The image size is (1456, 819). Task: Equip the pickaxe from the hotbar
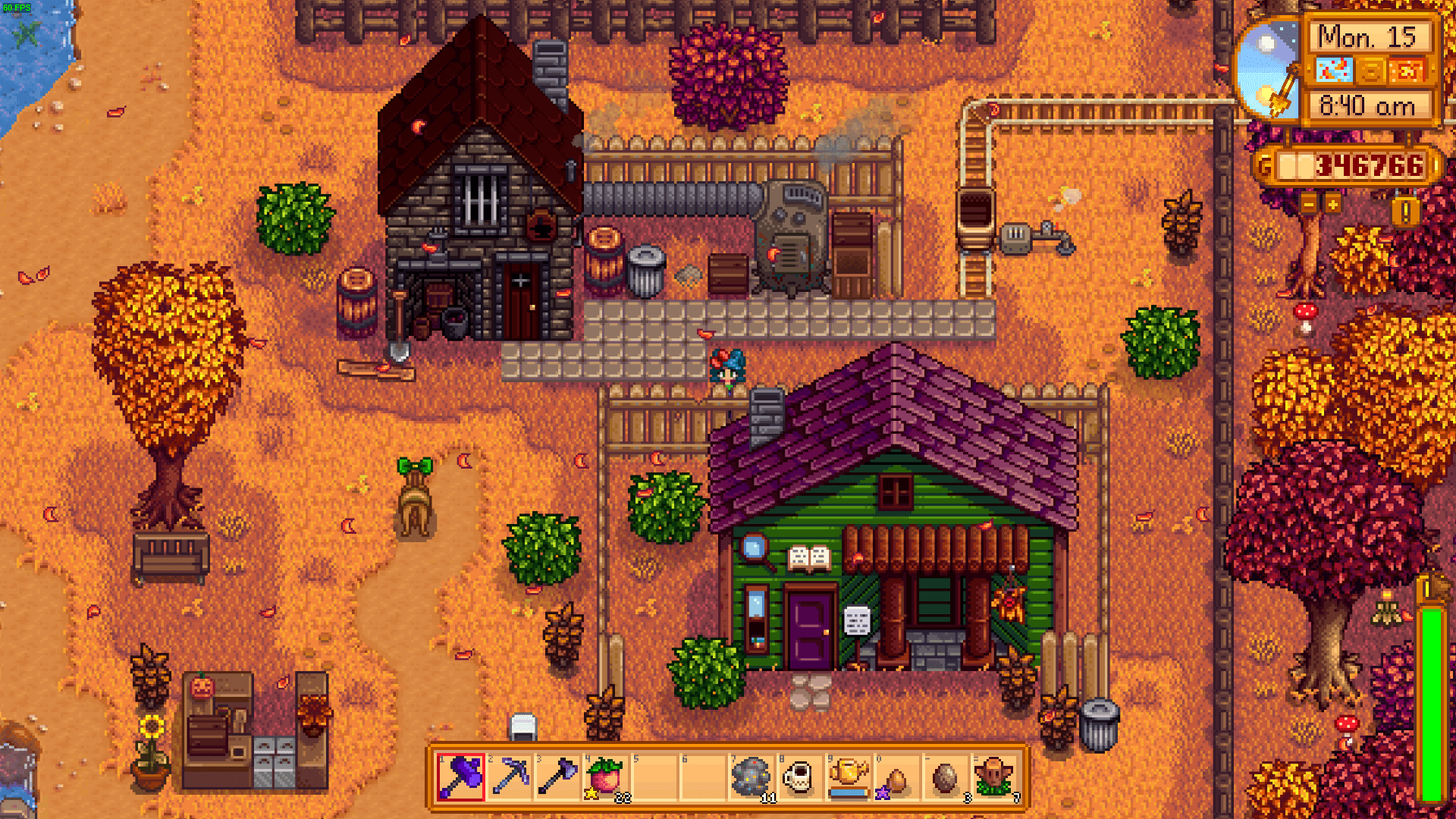click(509, 777)
